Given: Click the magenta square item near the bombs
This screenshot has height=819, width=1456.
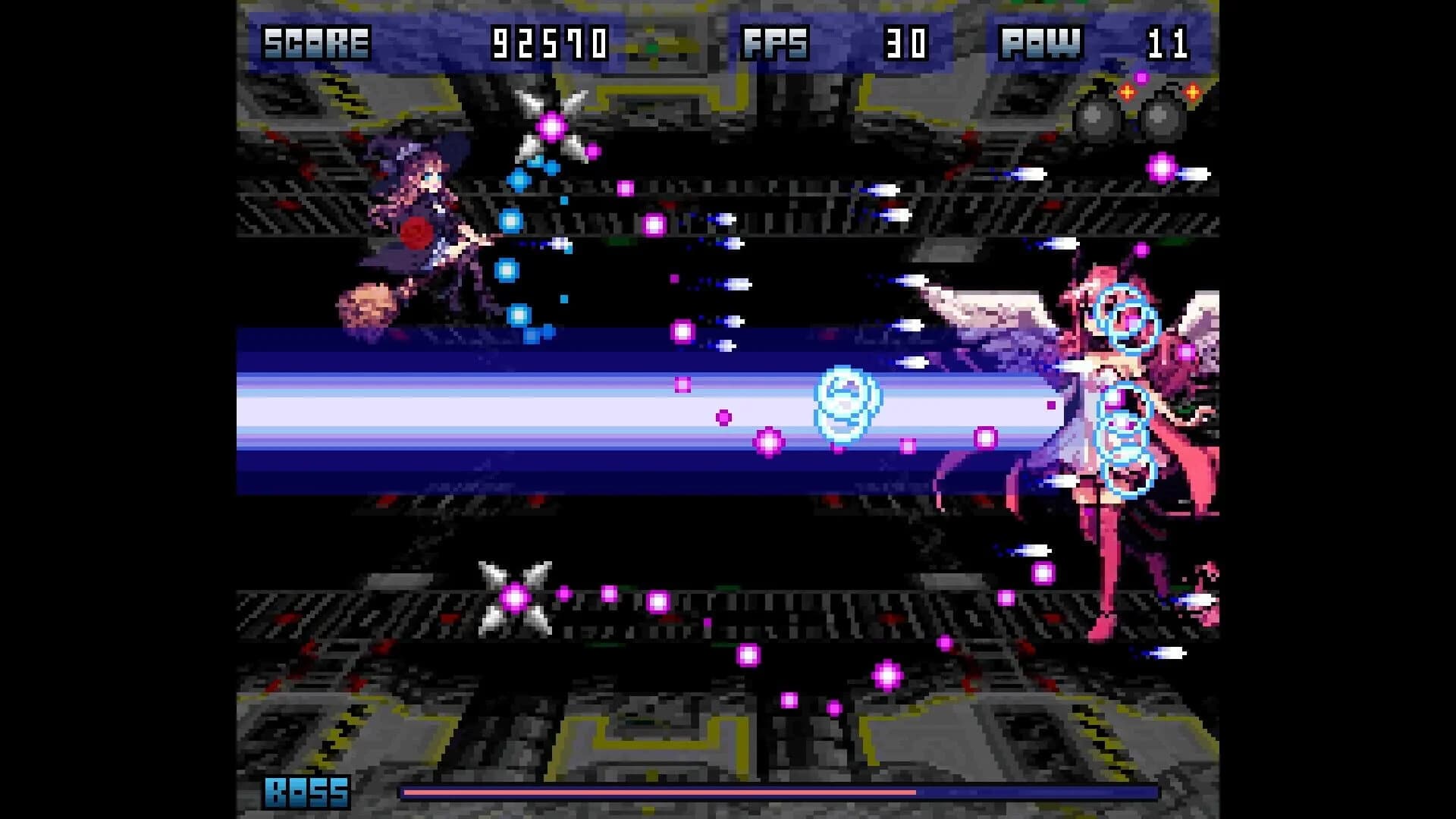Looking at the screenshot, I should [1142, 77].
